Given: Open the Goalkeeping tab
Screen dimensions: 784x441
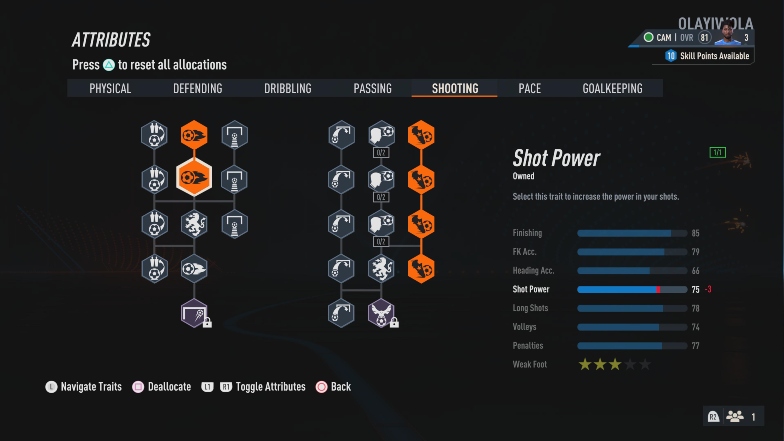Looking at the screenshot, I should 612,89.
